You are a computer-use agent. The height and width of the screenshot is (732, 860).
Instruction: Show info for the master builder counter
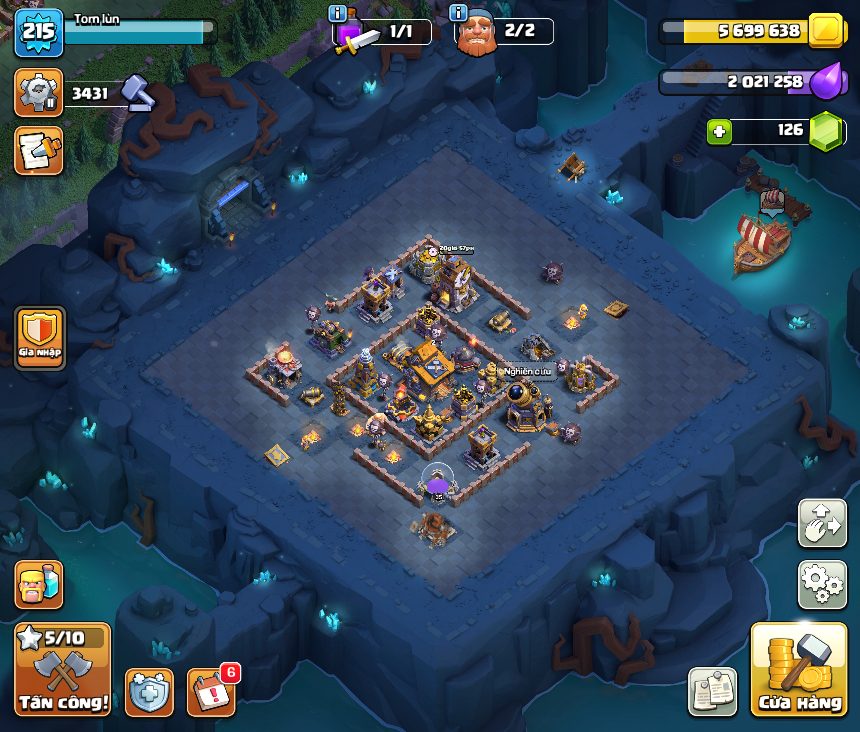pos(459,13)
